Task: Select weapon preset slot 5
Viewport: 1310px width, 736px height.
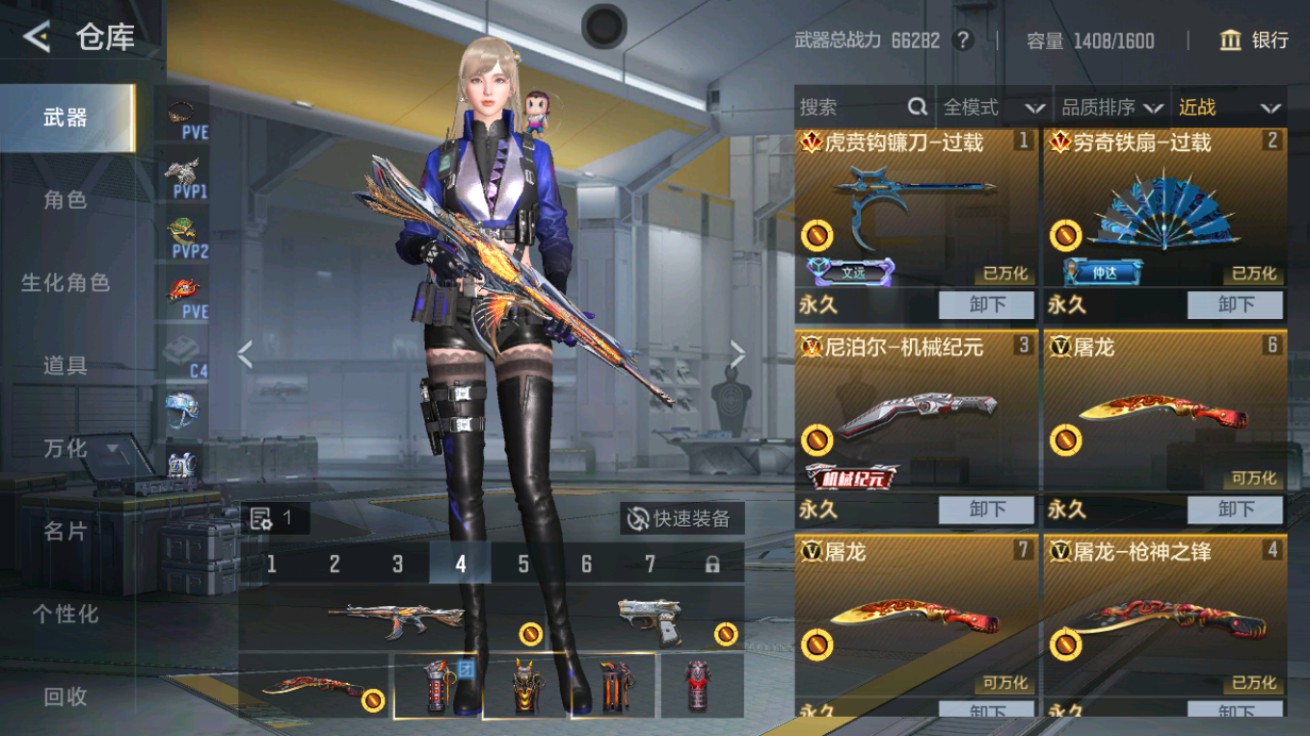Action: coord(522,564)
